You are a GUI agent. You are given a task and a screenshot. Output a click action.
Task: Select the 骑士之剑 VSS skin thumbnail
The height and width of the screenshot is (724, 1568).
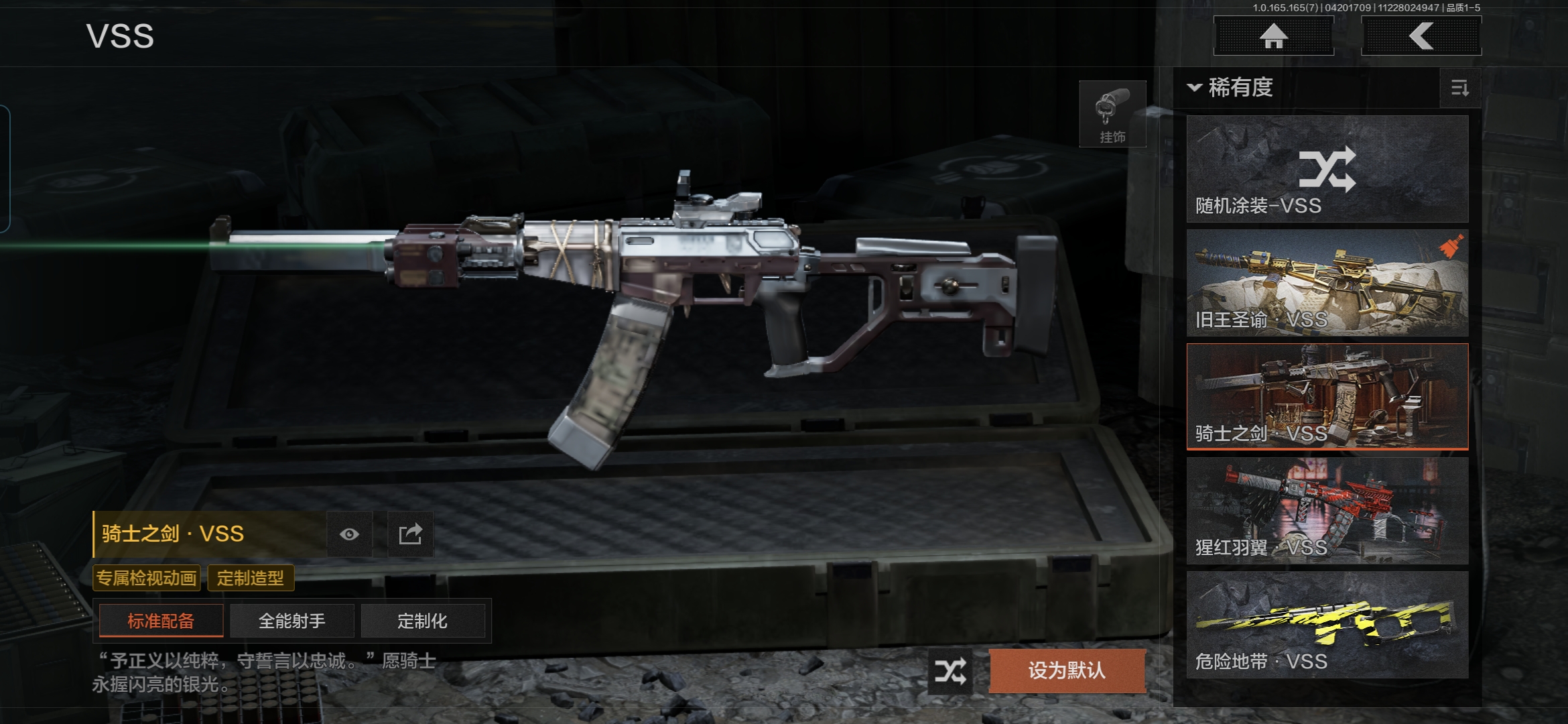(1327, 397)
